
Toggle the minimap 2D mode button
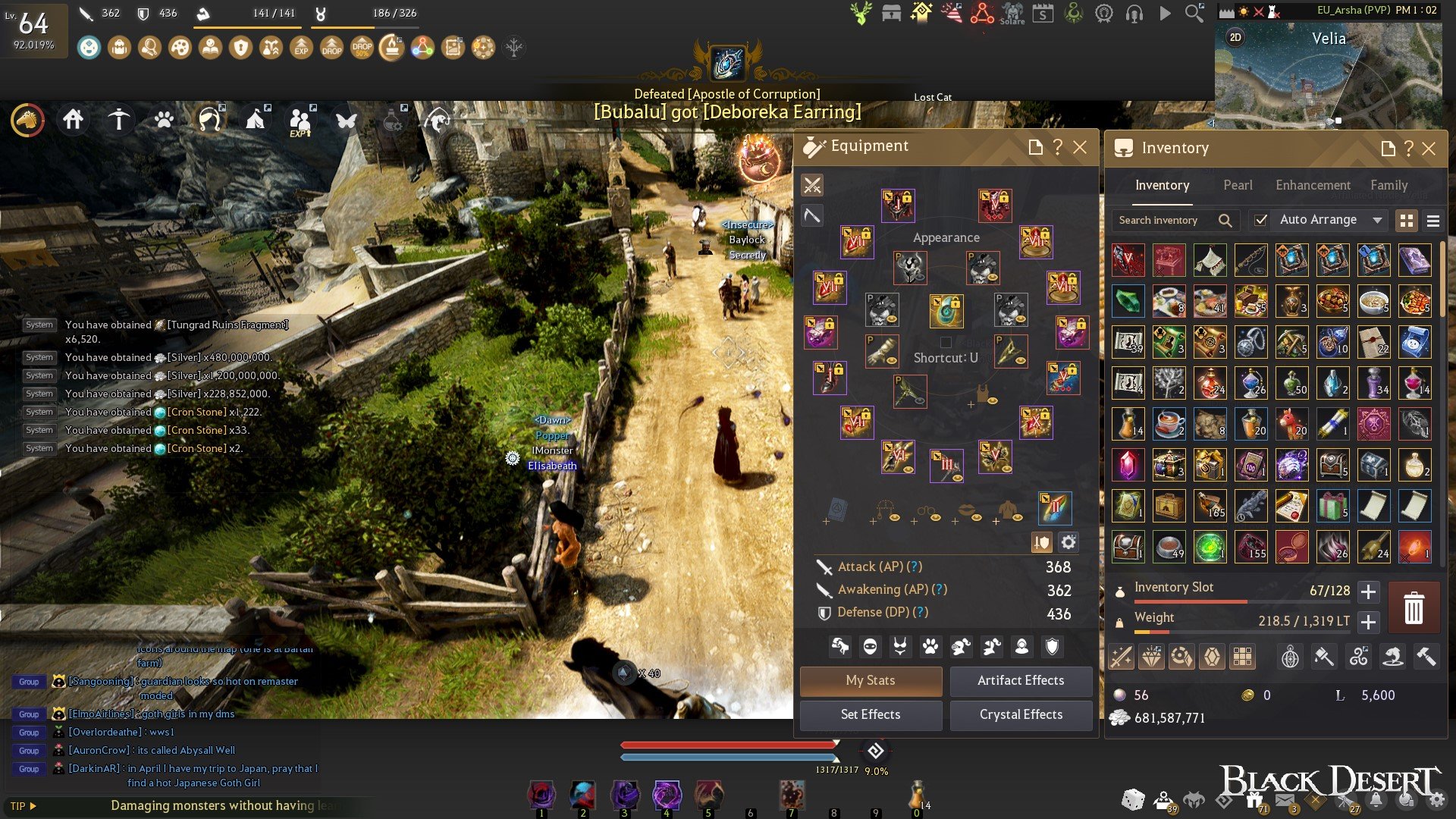1235,37
